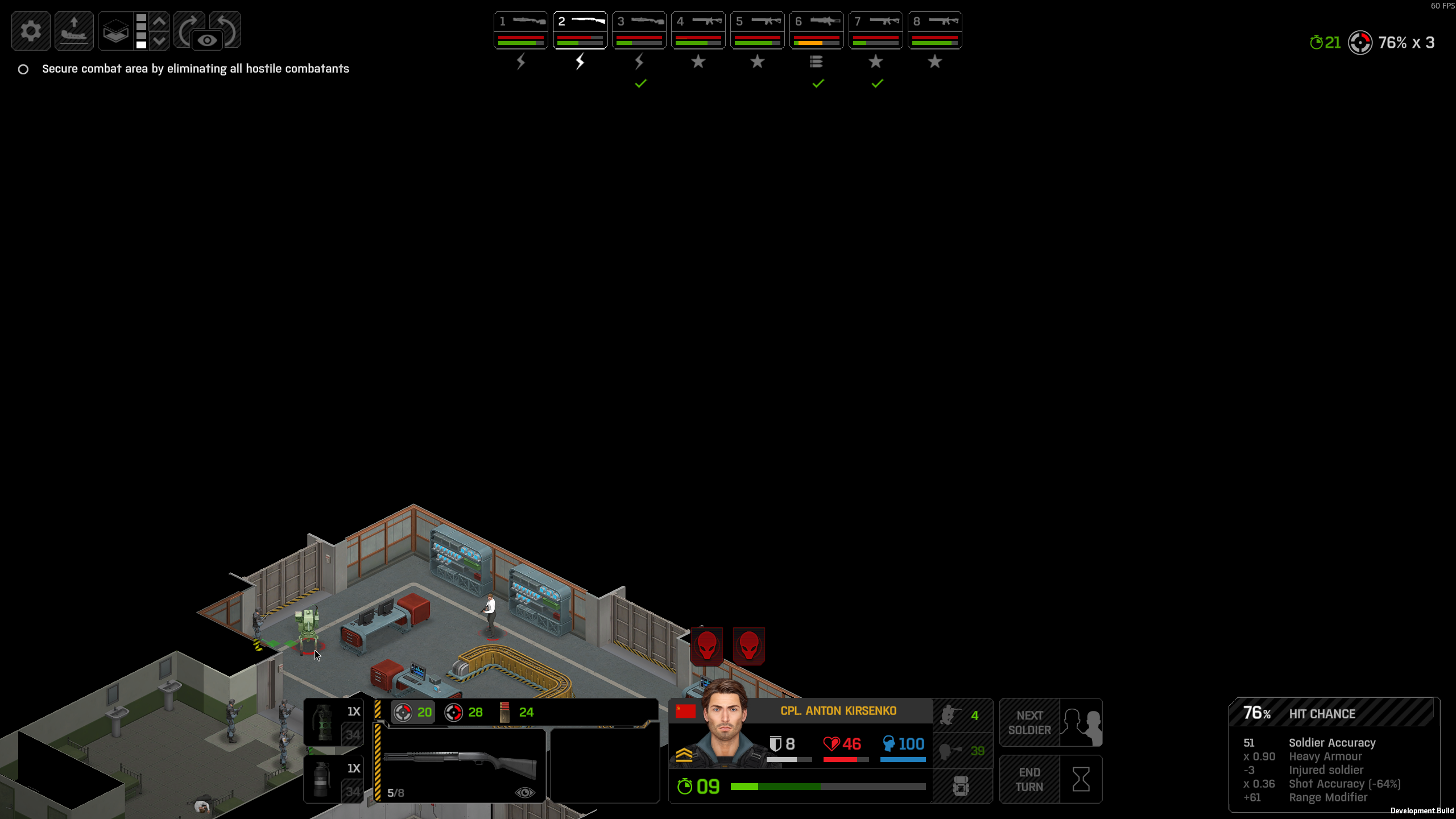Open the gear settings menu
The width and height of the screenshot is (1456, 819).
click(x=31, y=31)
